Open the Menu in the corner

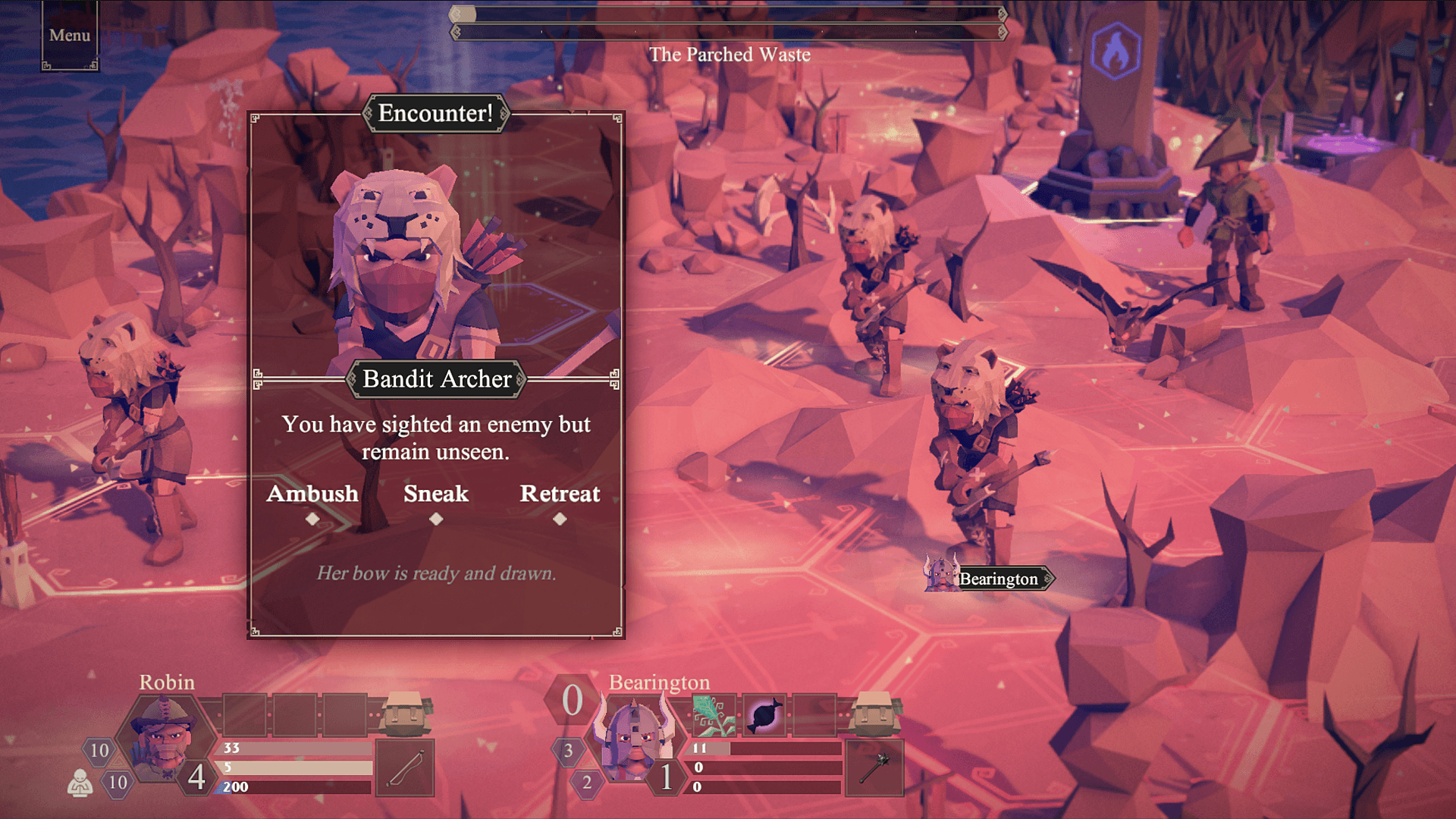(x=70, y=36)
